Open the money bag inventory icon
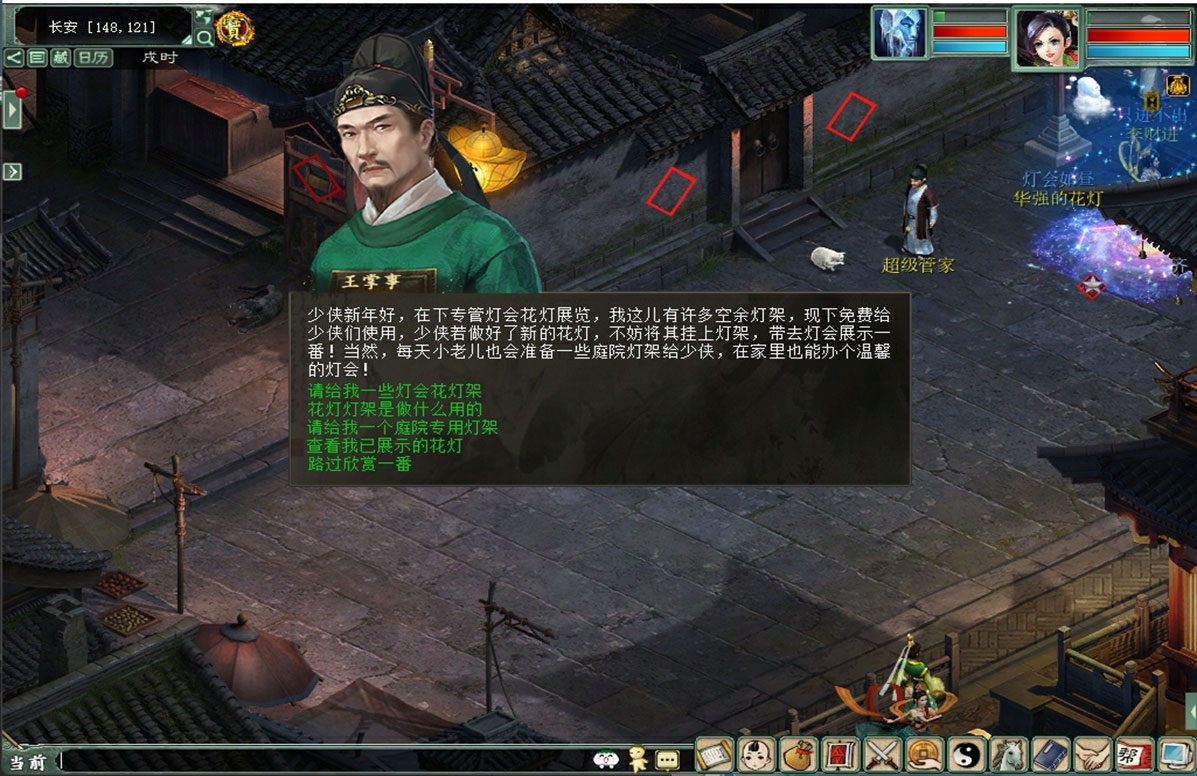The image size is (1197, 776). (x=799, y=754)
